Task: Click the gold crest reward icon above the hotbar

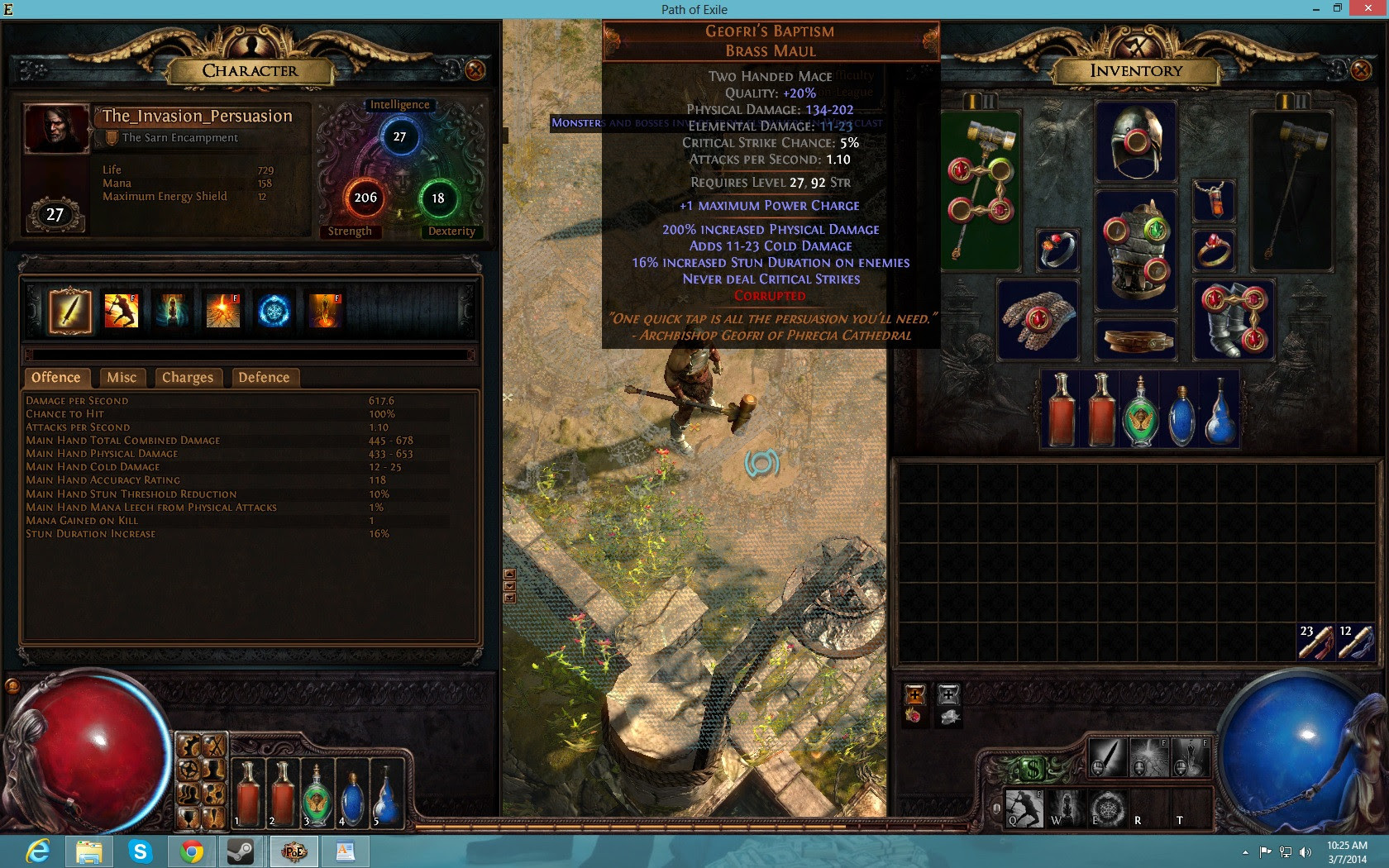Action: [x=915, y=694]
